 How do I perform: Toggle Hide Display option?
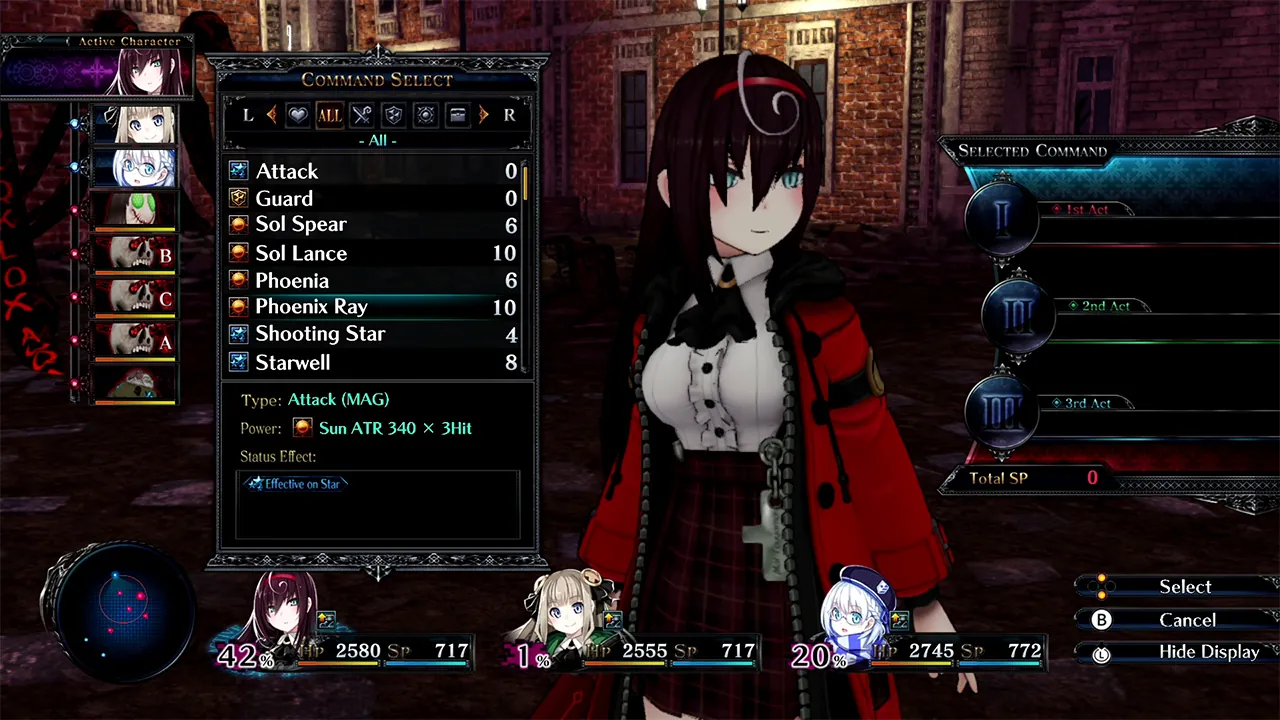click(x=1209, y=652)
